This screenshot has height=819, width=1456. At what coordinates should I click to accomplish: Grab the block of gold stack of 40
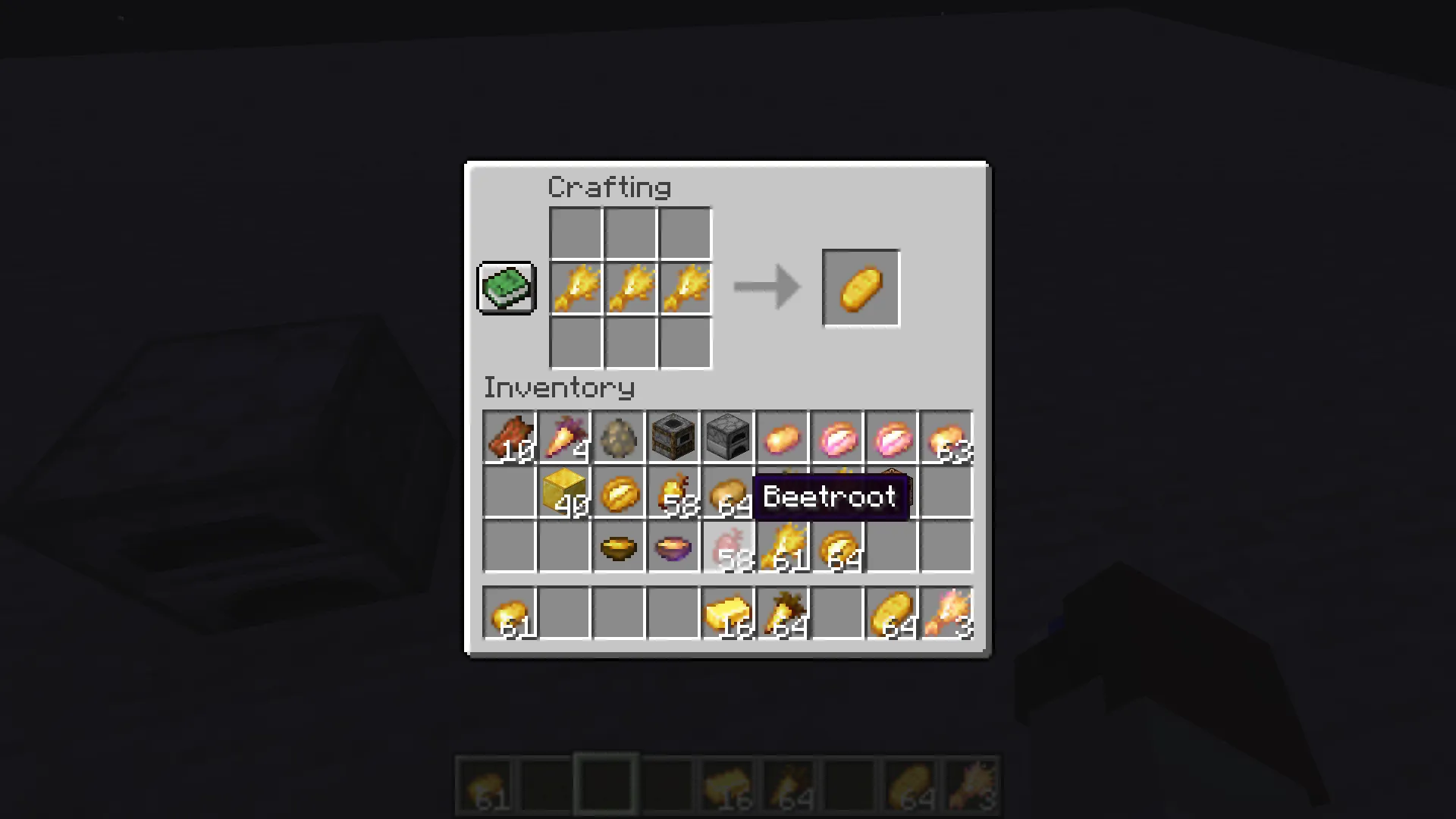(564, 493)
